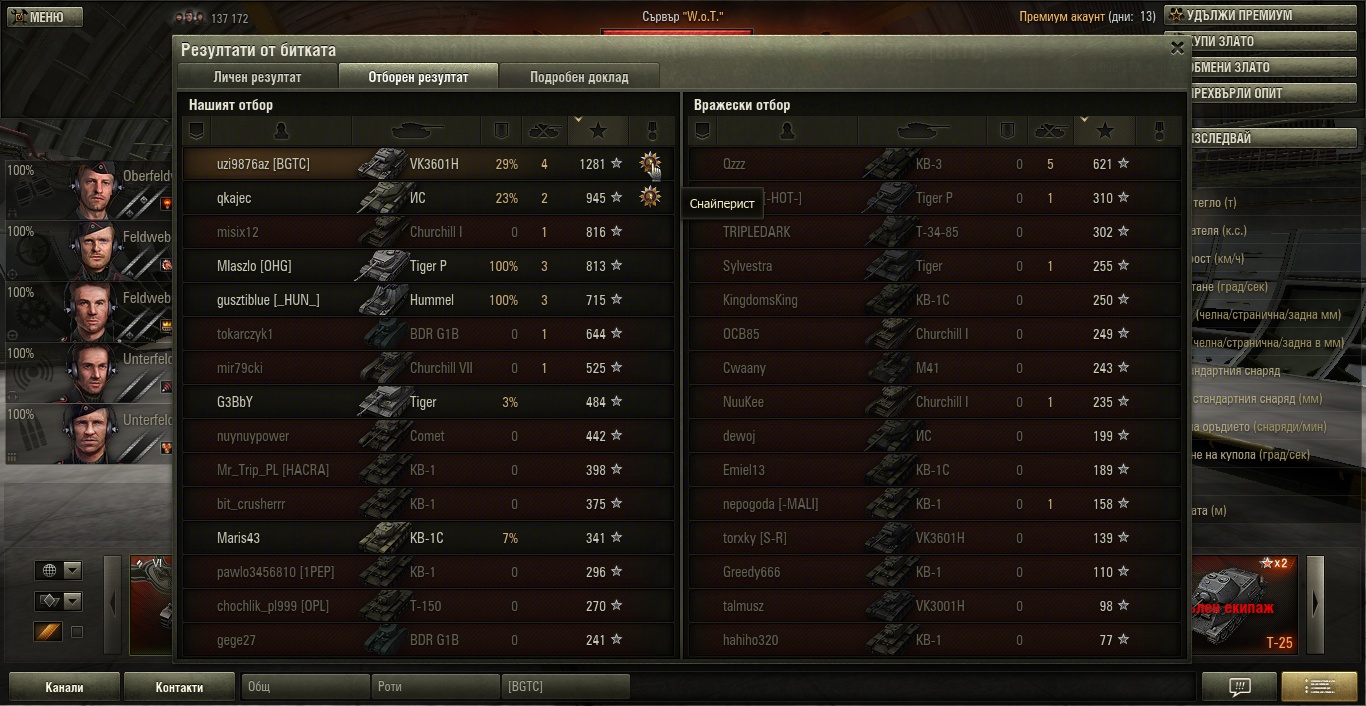This screenshot has height=706, width=1366.
Task: Sort our team by experience star column
Action: pos(598,131)
